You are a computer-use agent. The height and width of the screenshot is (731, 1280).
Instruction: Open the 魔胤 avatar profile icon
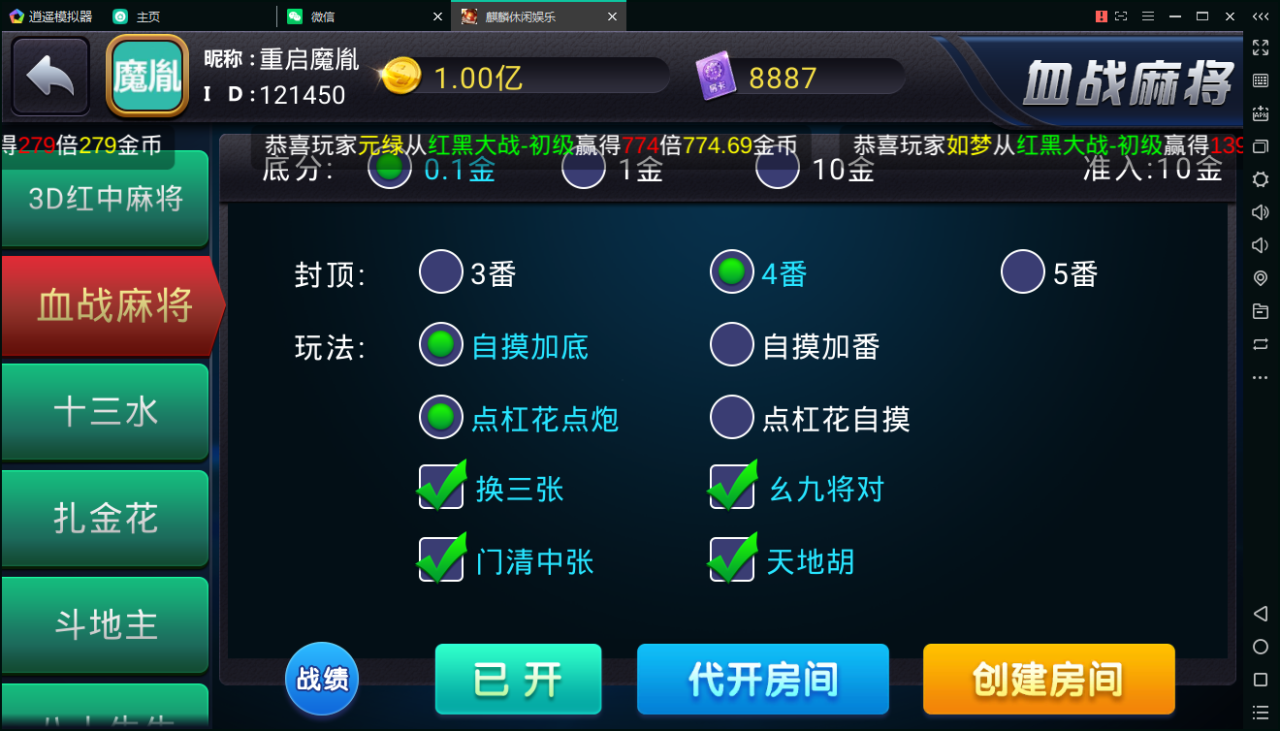pos(146,75)
